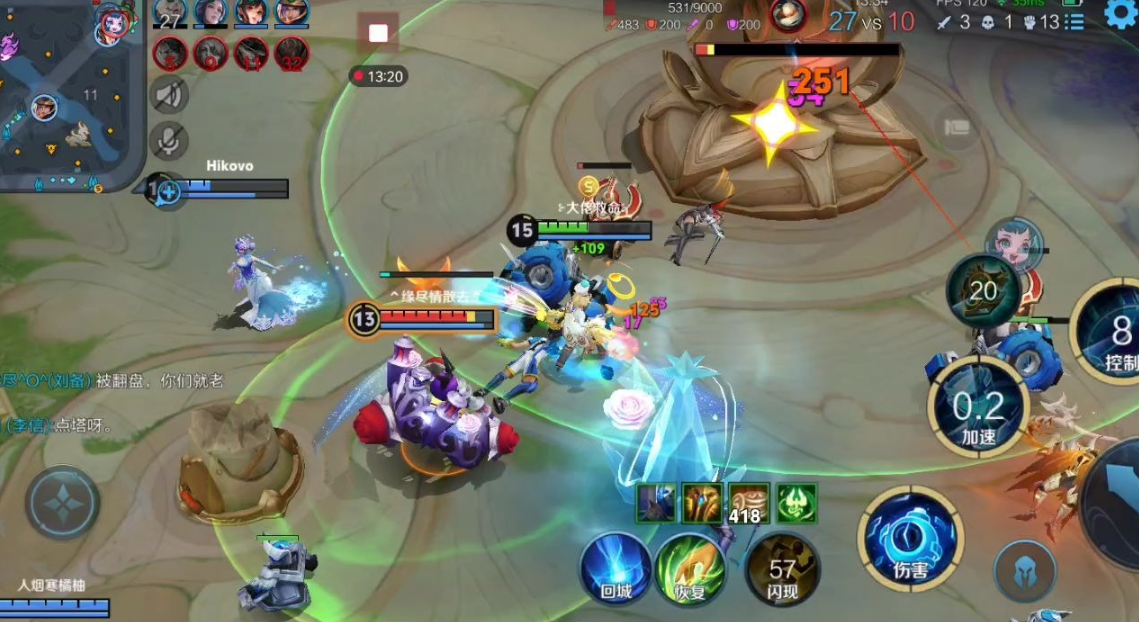Screen dimensions: 1139x622
Task: Tap the faded flag signal button
Action: click(957, 127)
